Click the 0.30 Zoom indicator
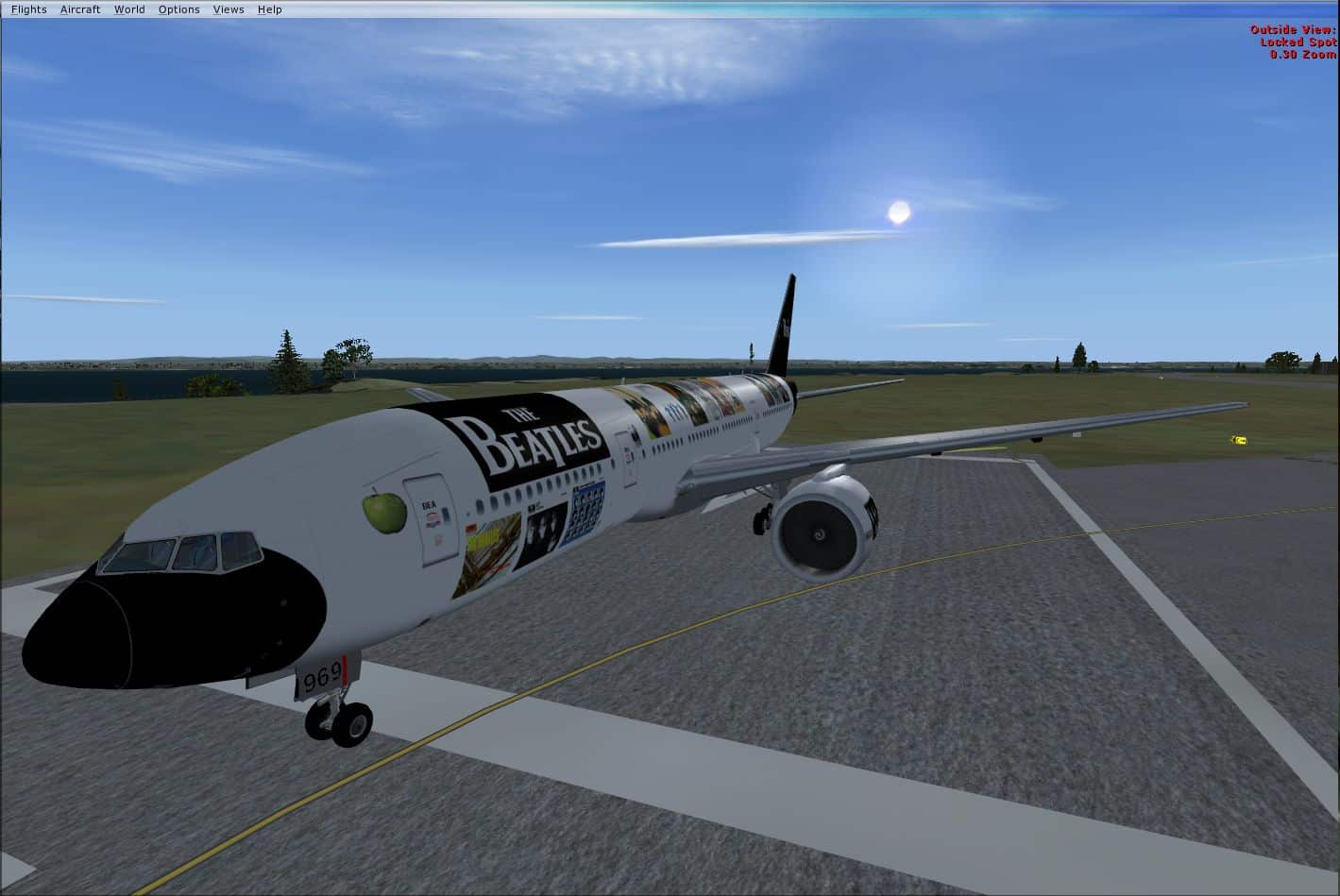Image resolution: width=1340 pixels, height=896 pixels. pos(1301,54)
